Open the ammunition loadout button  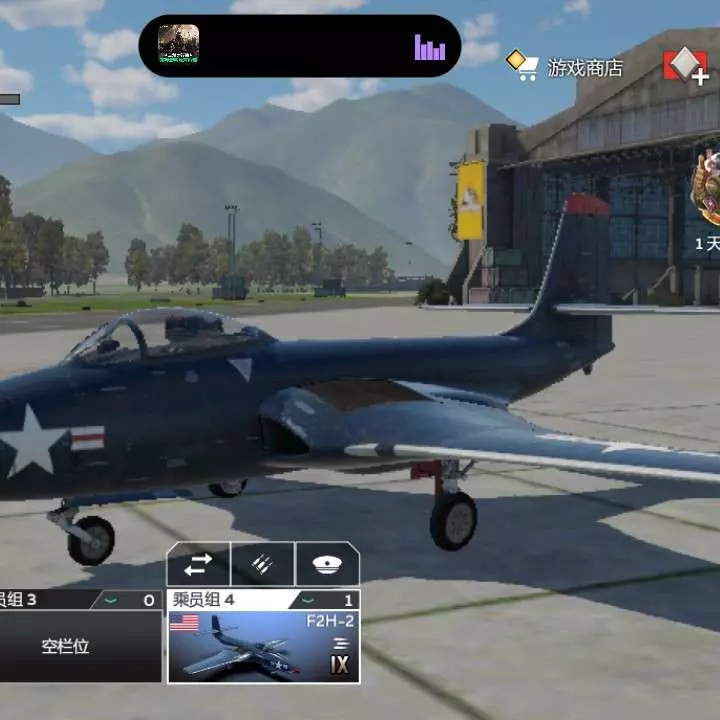click(x=263, y=564)
